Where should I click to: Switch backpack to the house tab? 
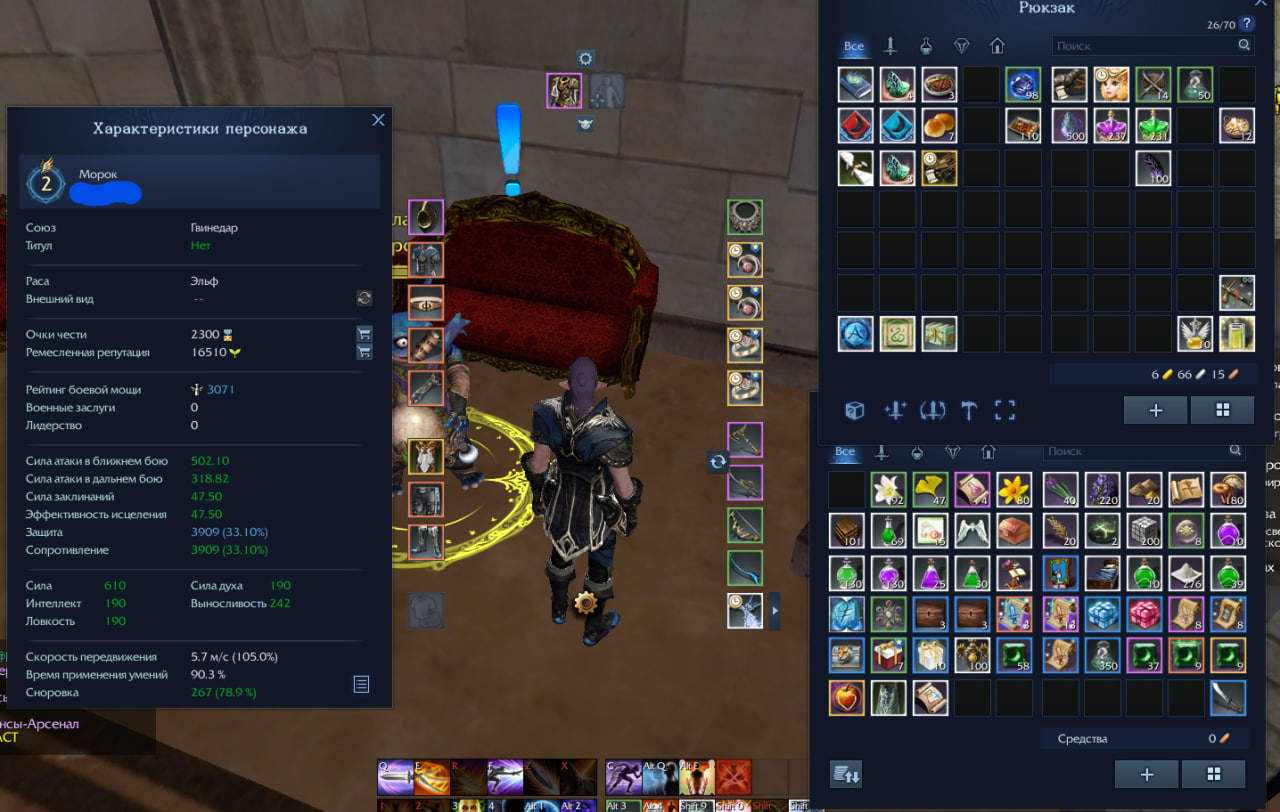[996, 46]
